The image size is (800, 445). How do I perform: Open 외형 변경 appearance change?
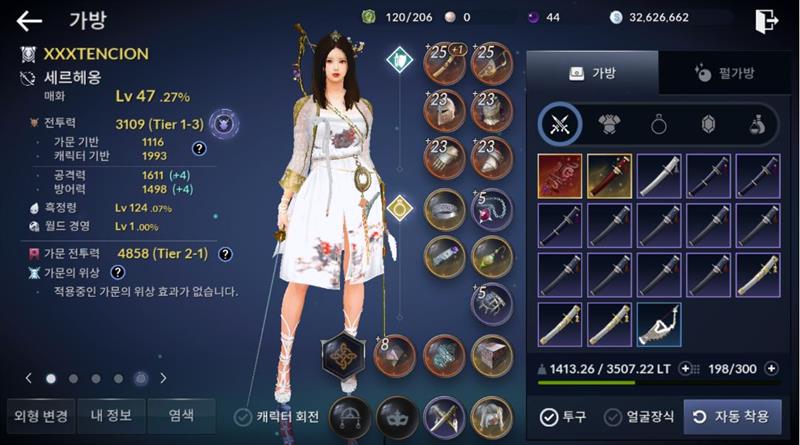click(39, 414)
